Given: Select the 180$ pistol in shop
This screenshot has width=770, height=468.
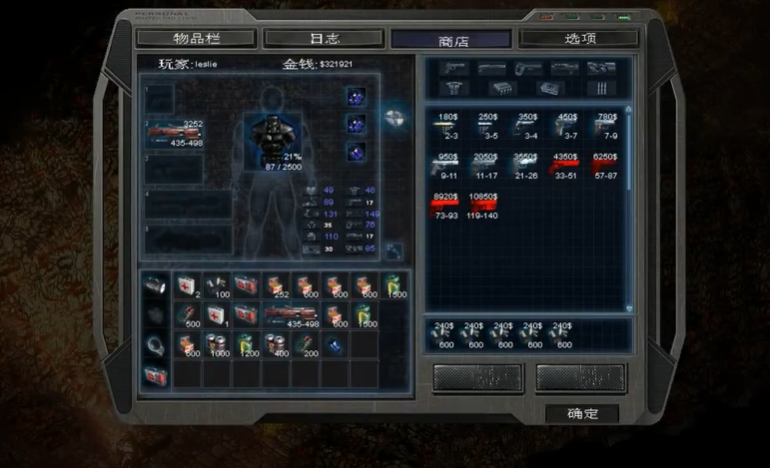Looking at the screenshot, I should (447, 125).
